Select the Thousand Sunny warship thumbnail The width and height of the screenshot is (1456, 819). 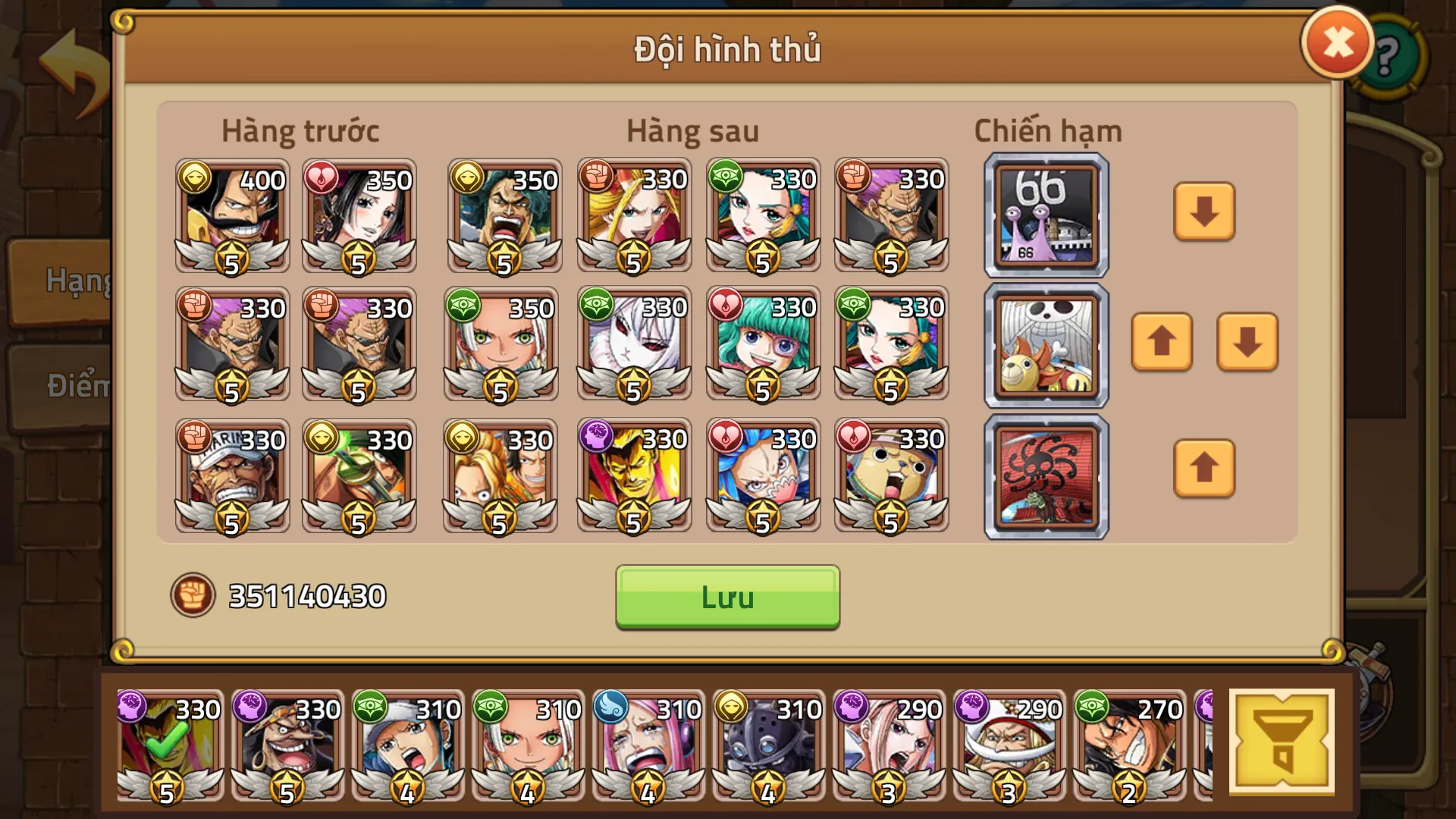[x=1045, y=344]
